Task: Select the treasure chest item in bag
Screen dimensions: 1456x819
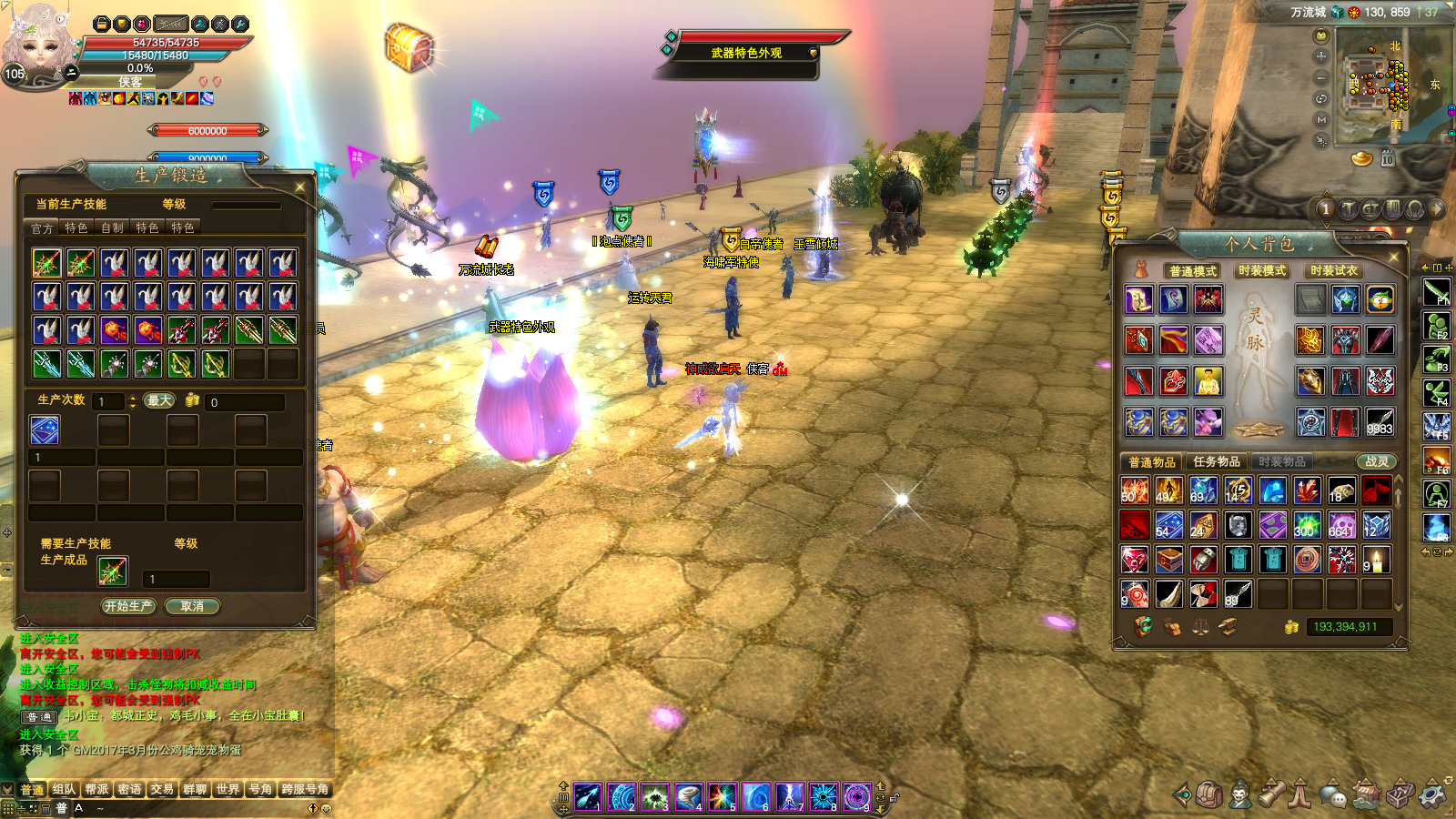Action: (x=1169, y=560)
